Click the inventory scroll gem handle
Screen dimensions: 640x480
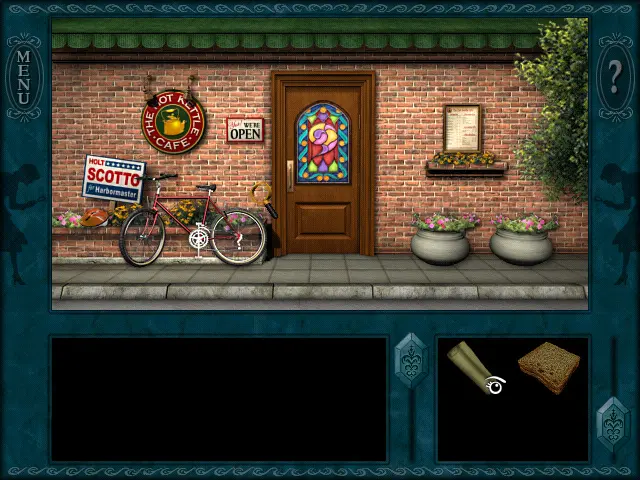(612, 423)
